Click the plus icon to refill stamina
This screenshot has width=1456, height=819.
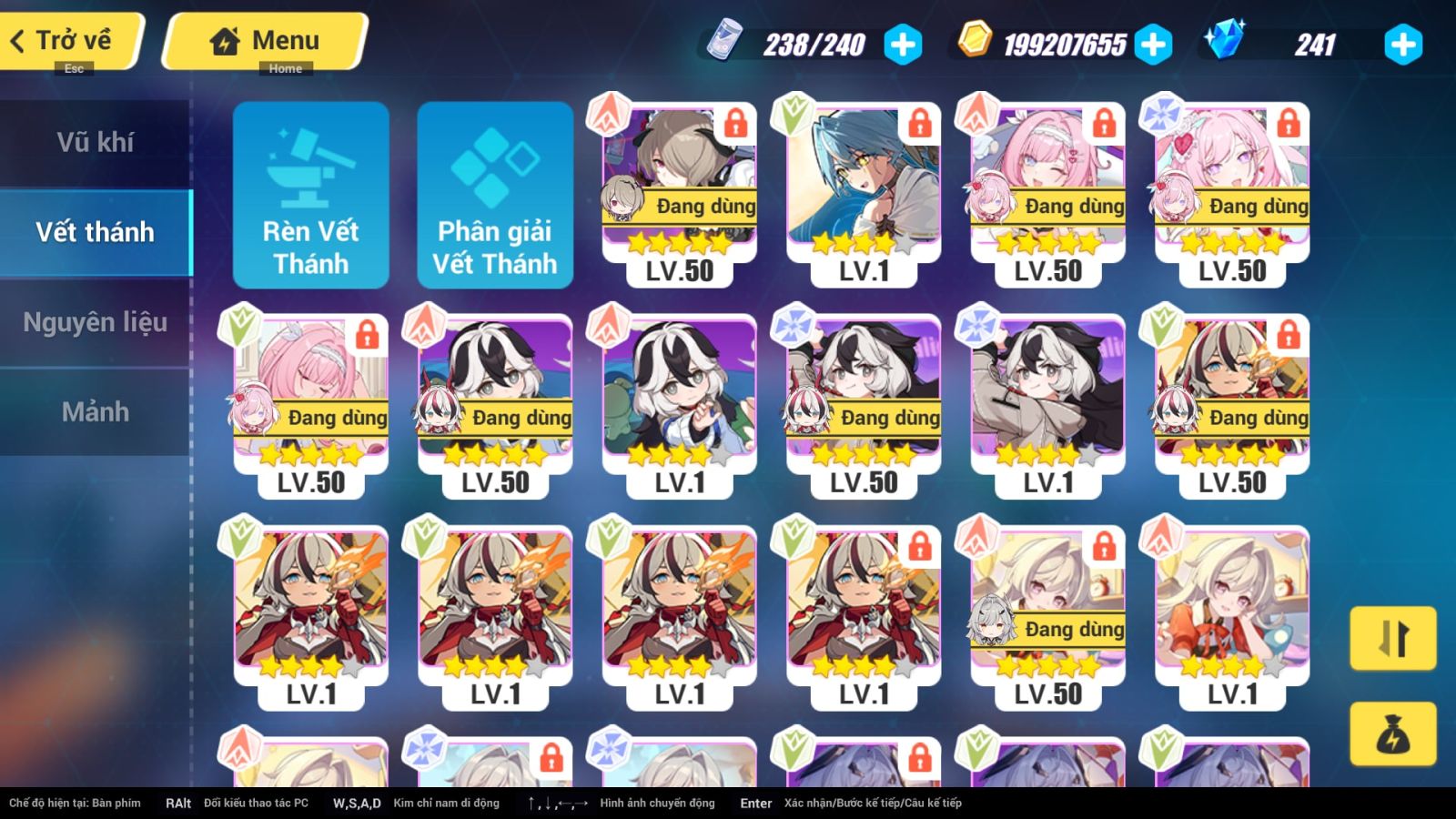click(x=901, y=43)
